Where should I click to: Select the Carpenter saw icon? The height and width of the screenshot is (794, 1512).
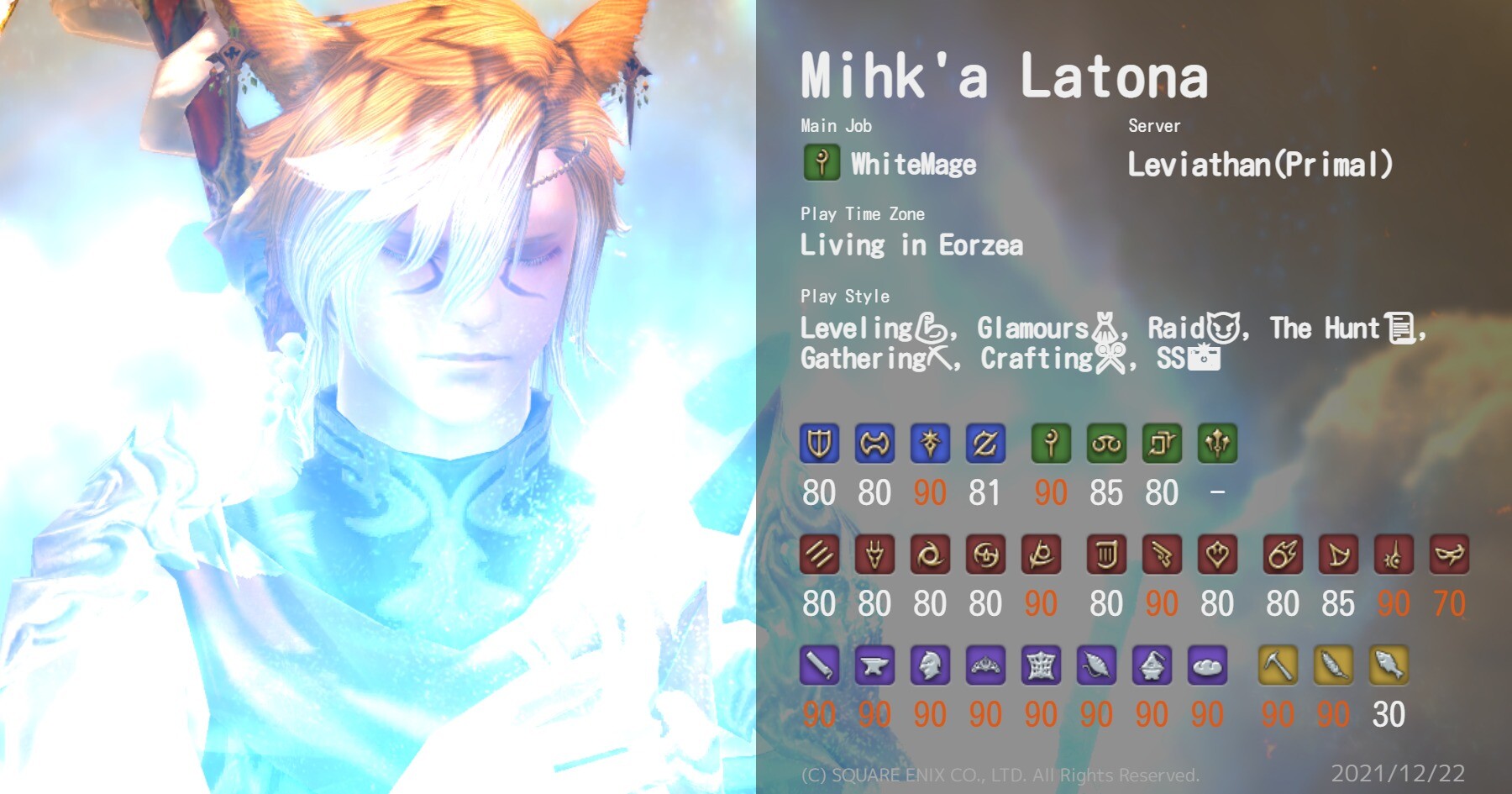[x=819, y=665]
